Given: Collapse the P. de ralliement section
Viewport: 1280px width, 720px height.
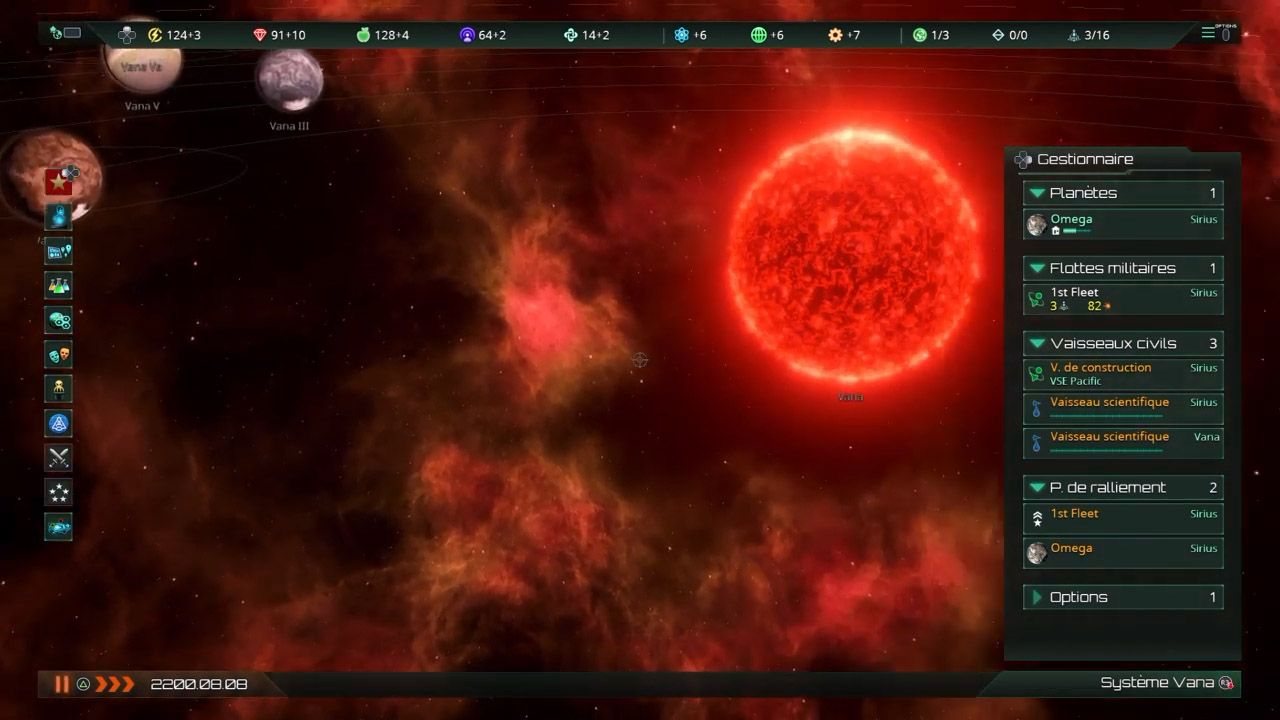Looking at the screenshot, I should pos(1038,487).
